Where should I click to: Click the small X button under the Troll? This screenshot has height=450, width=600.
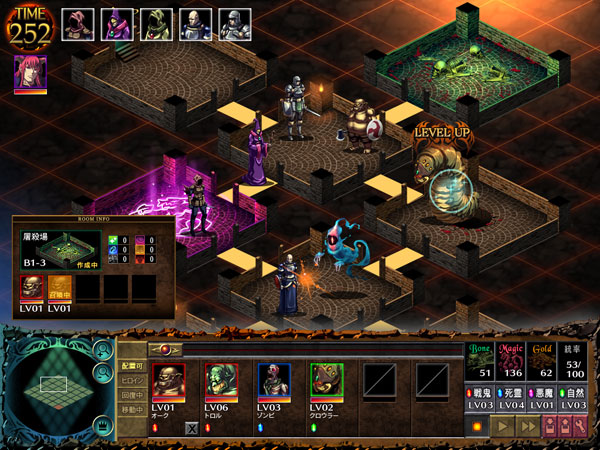coord(192,428)
